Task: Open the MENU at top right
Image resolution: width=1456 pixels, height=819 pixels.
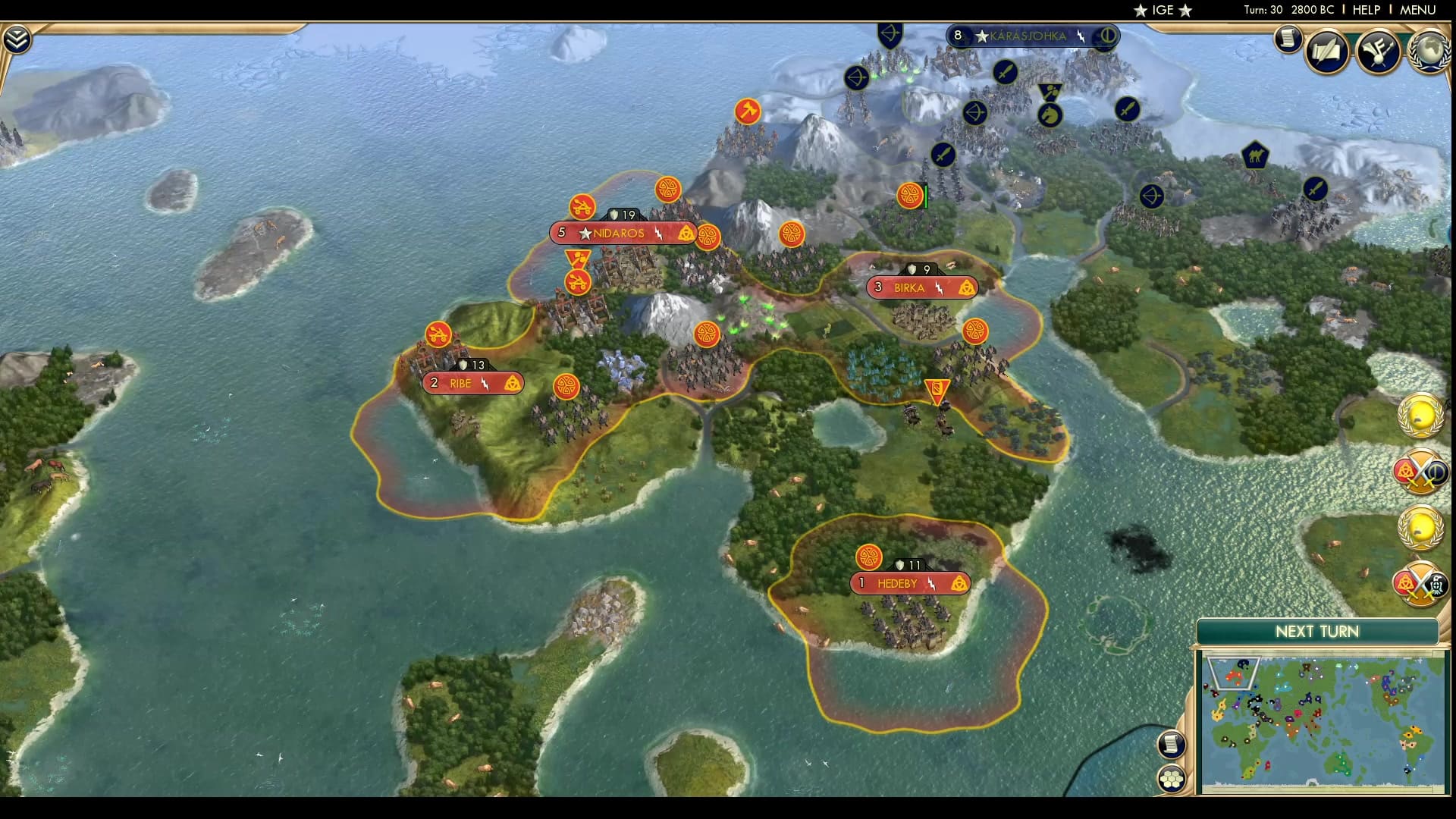Action: click(x=1420, y=10)
